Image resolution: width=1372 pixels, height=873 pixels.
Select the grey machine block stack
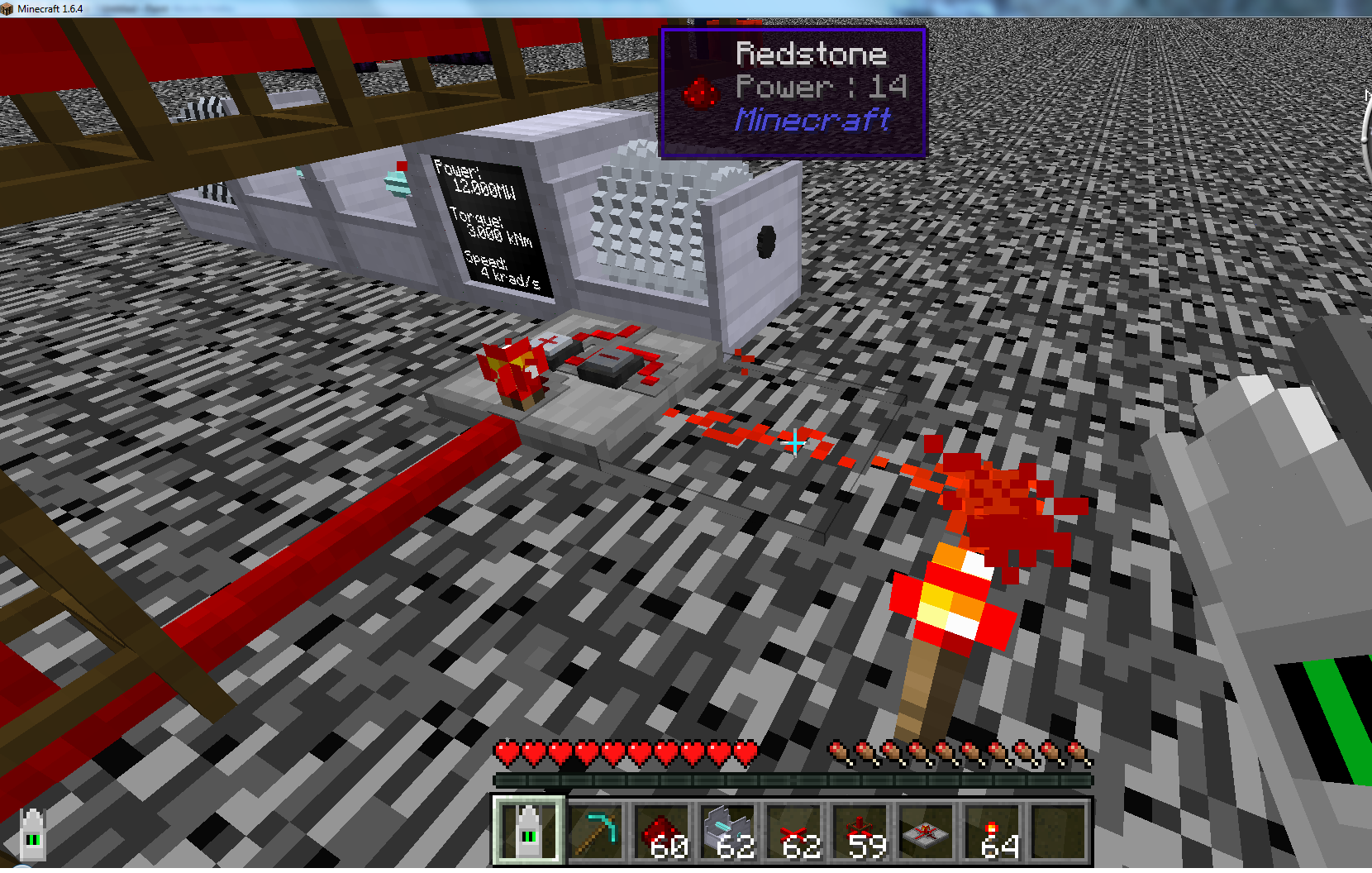tap(728, 832)
